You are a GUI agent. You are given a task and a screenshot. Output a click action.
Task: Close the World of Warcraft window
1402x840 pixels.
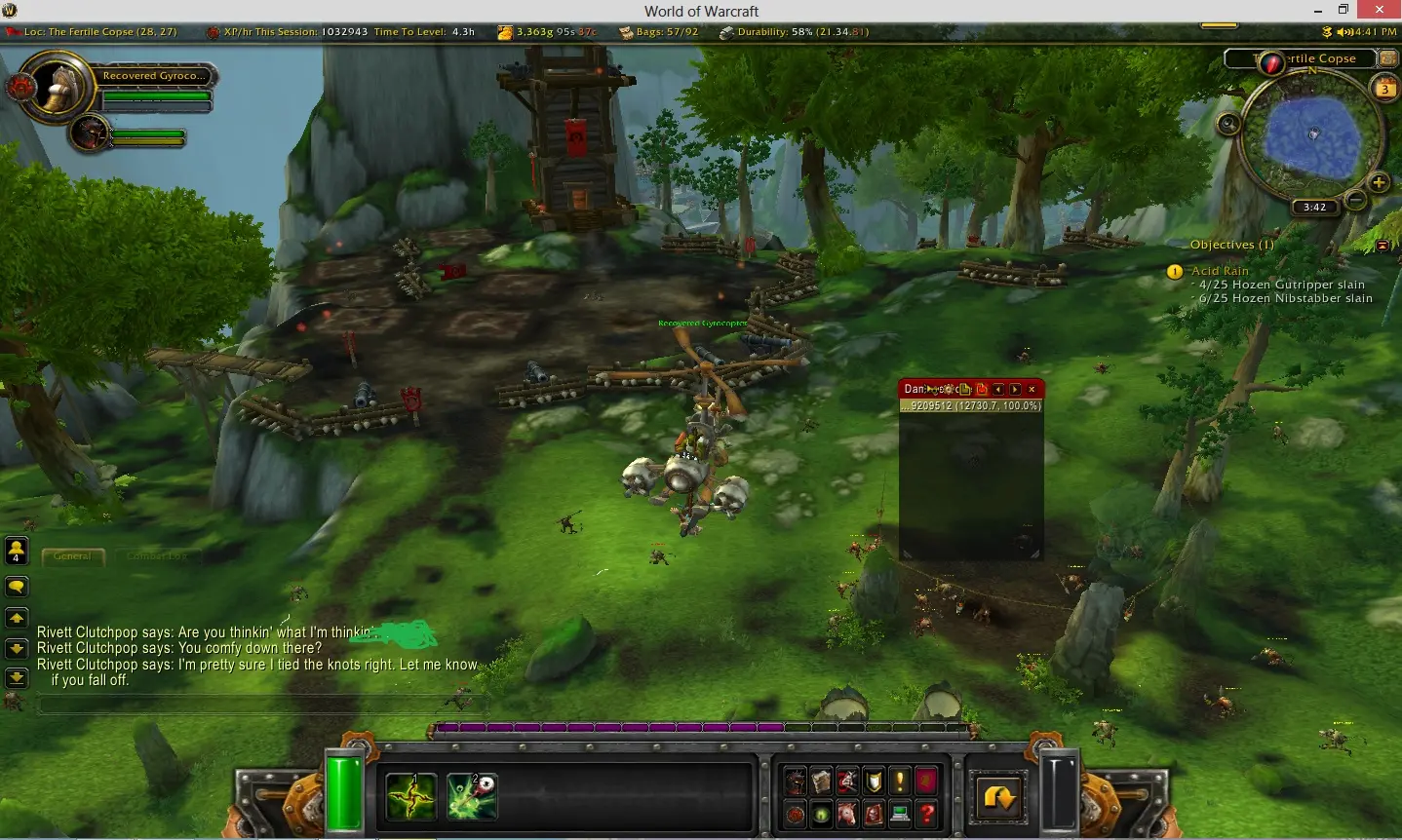pos(1380,10)
